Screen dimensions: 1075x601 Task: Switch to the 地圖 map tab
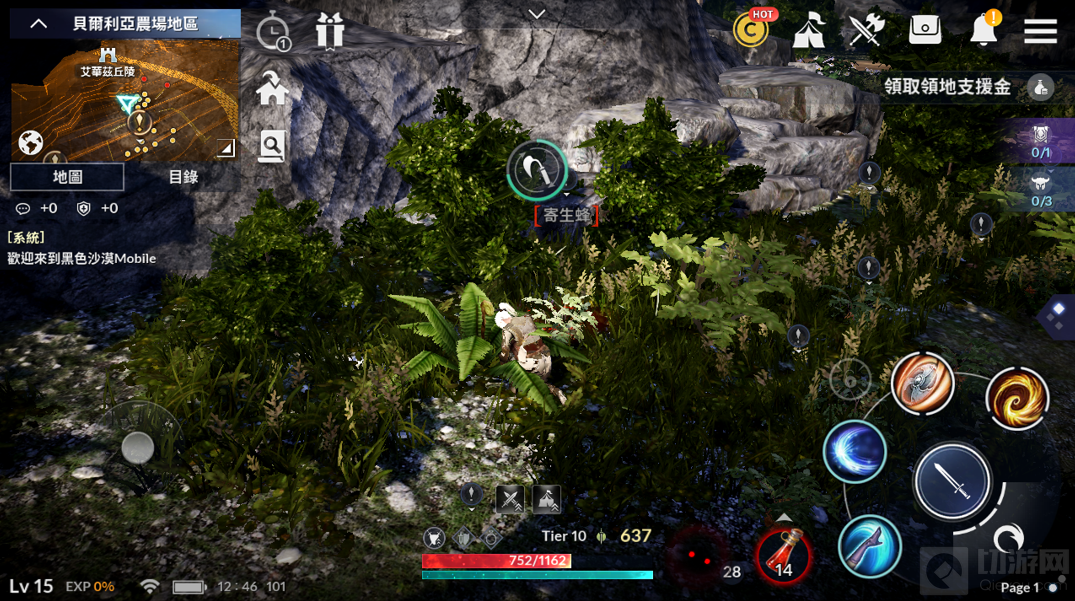[67, 177]
